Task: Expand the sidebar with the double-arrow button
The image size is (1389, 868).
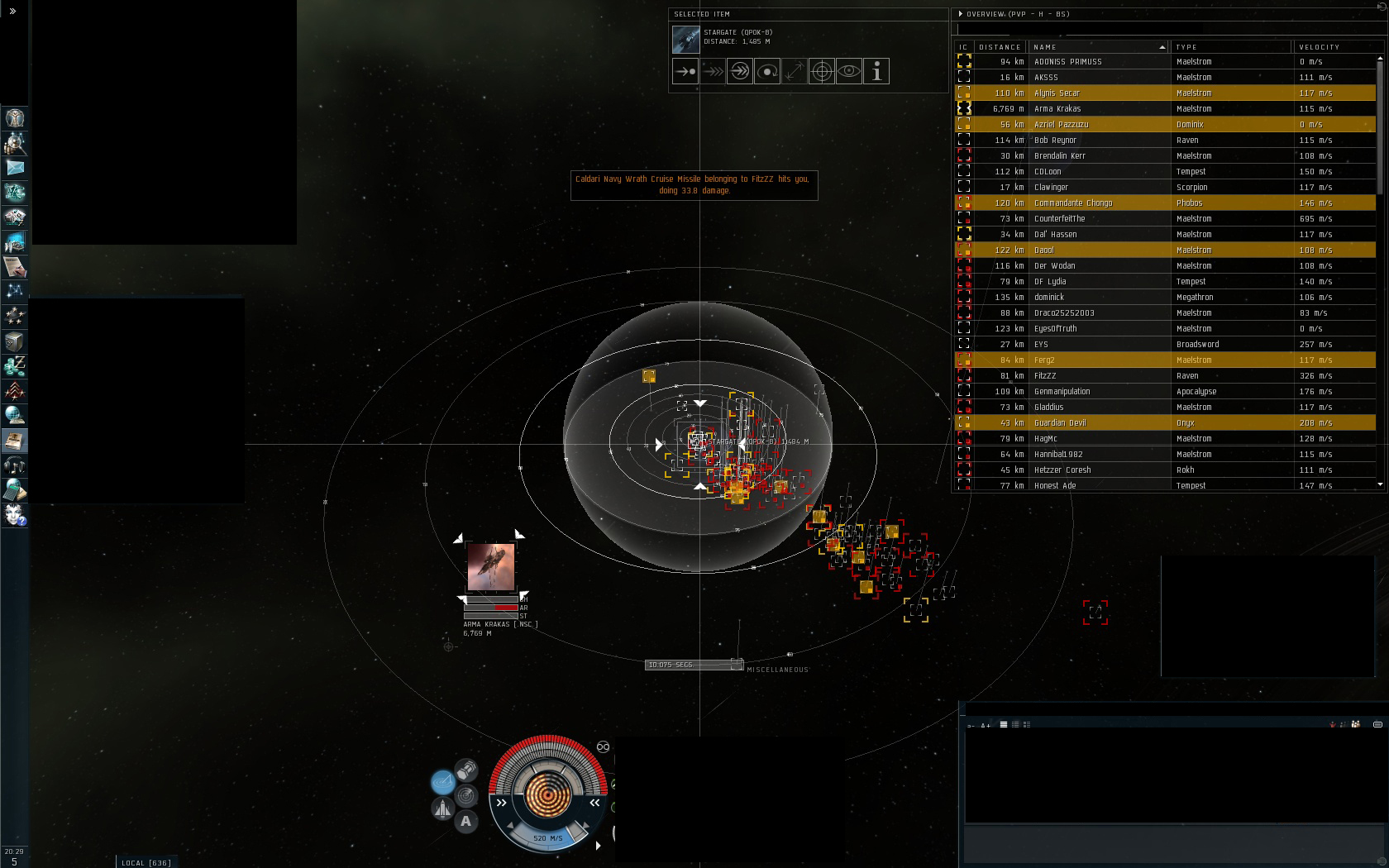Action: (12, 11)
